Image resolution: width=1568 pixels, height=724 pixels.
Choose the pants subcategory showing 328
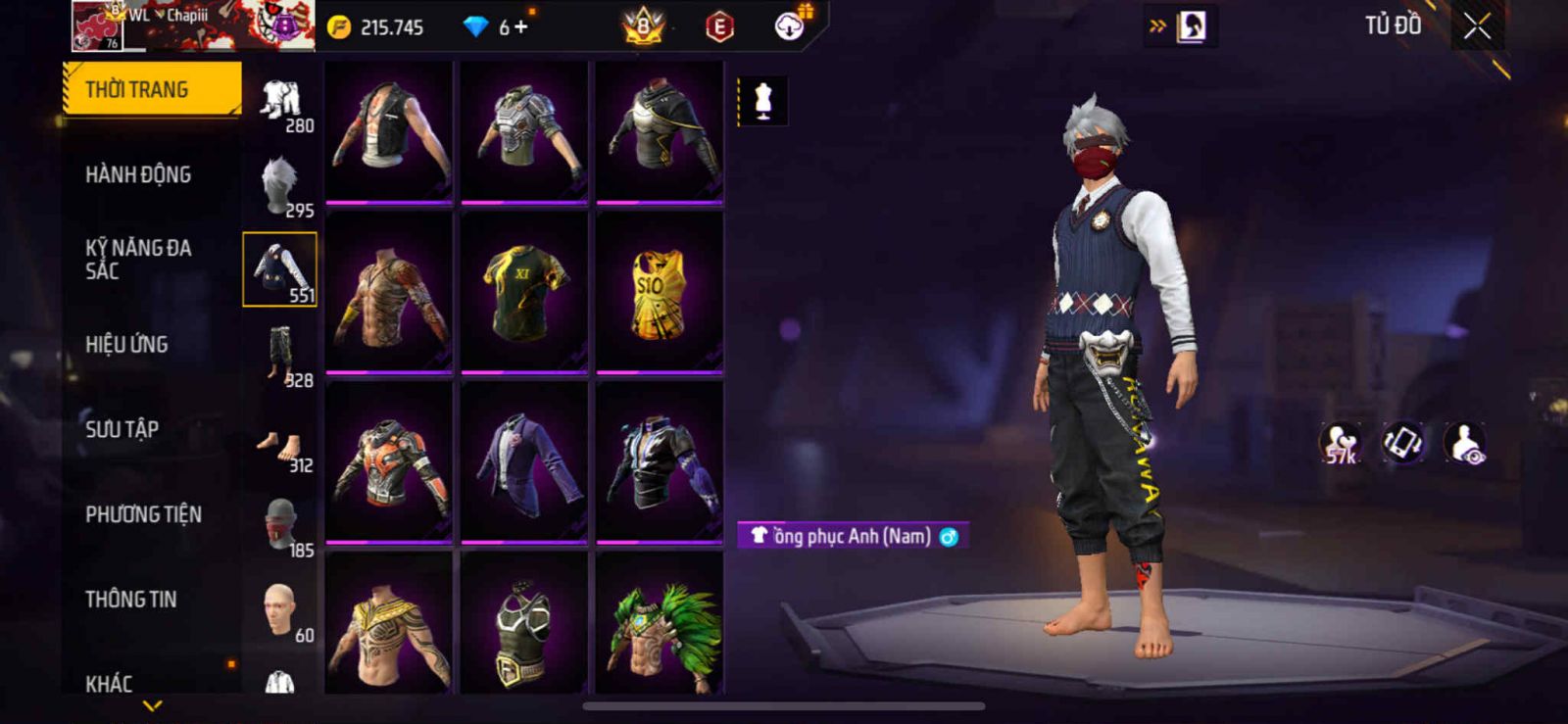(x=280, y=356)
